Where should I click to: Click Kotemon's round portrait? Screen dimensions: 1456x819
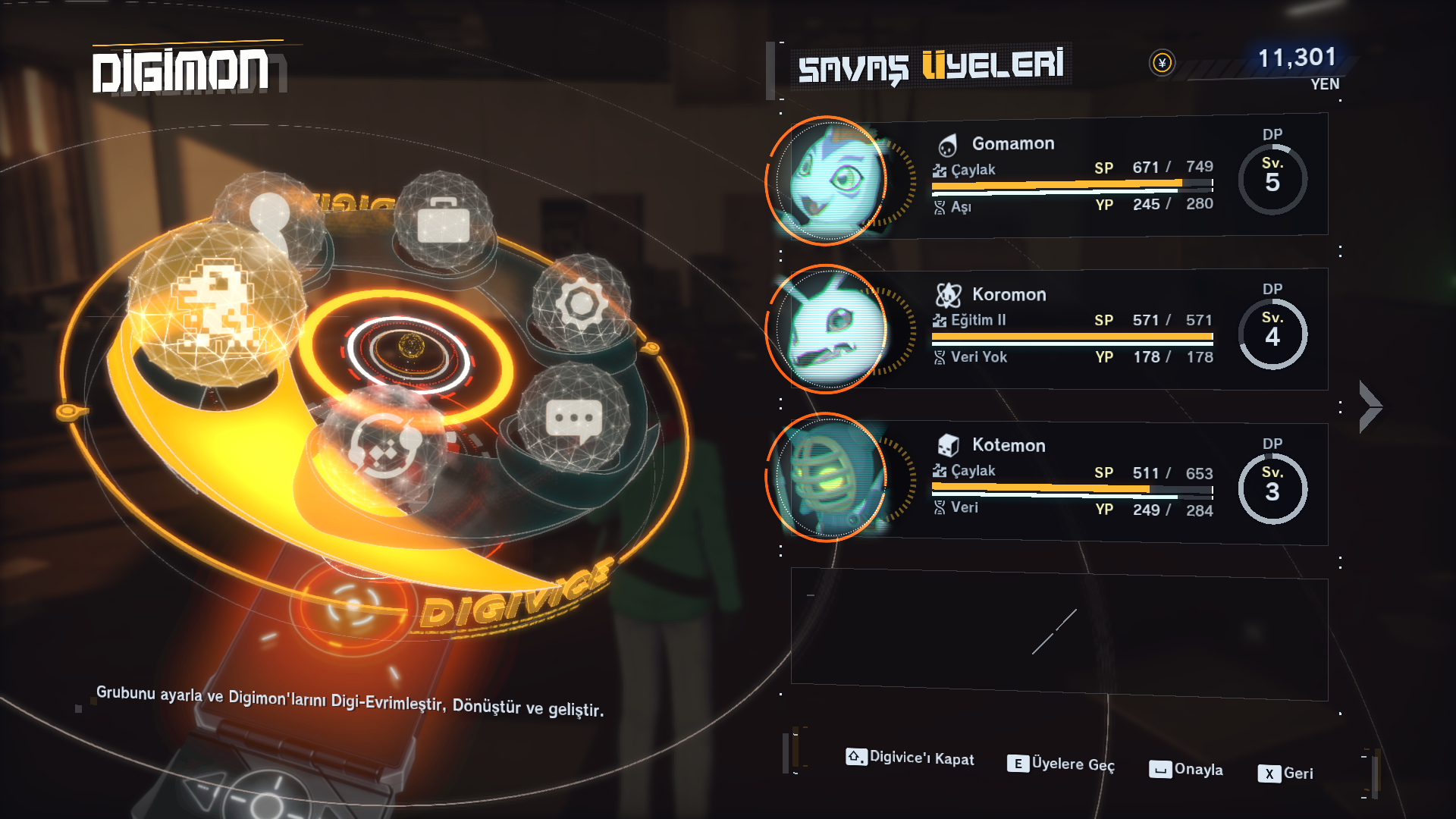tap(829, 478)
